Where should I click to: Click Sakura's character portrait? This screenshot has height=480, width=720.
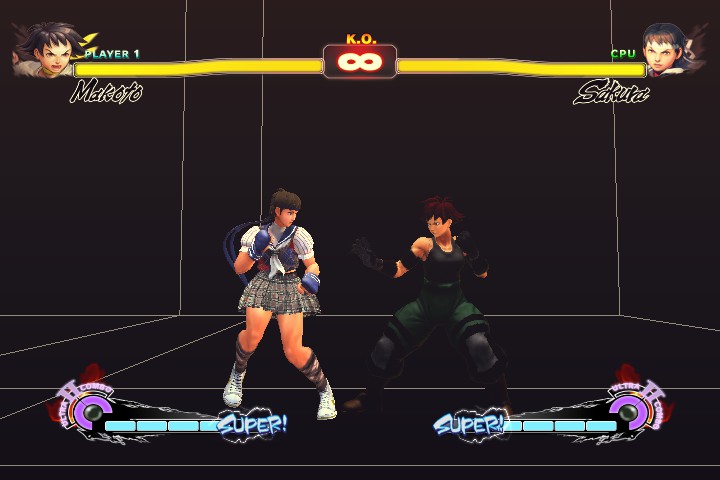(x=668, y=50)
